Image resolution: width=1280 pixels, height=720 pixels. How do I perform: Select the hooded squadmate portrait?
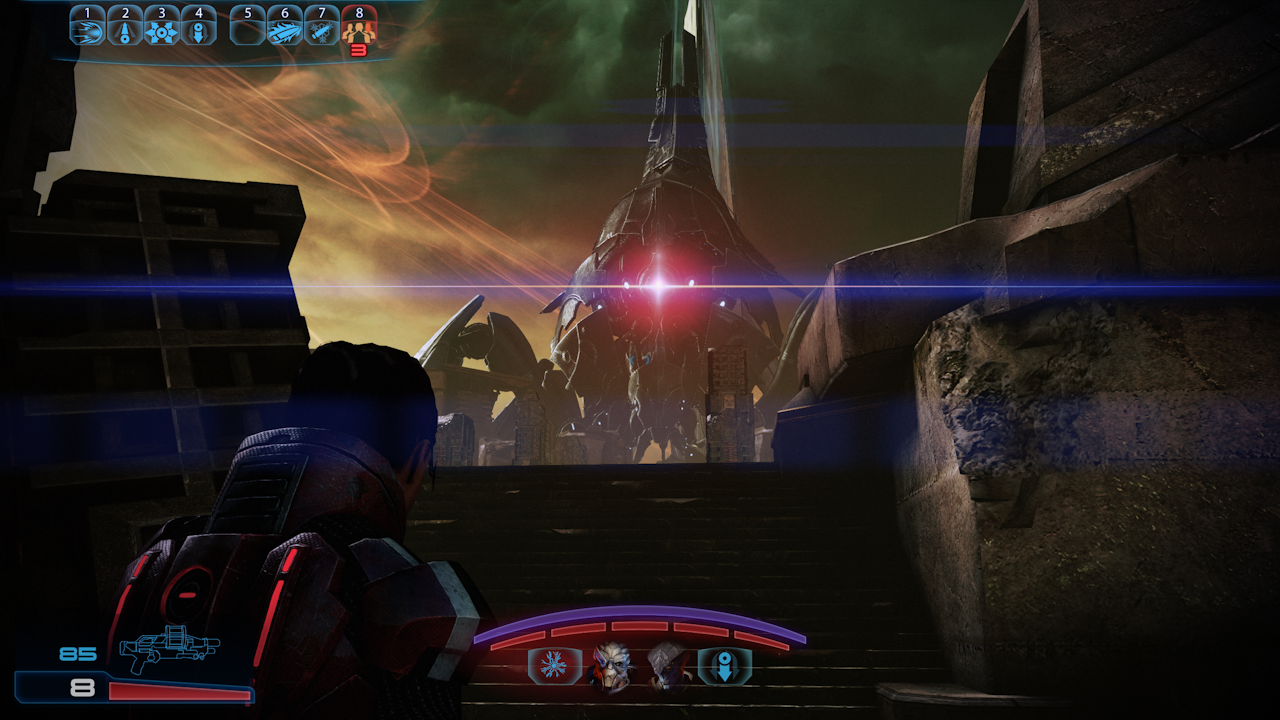pos(666,666)
